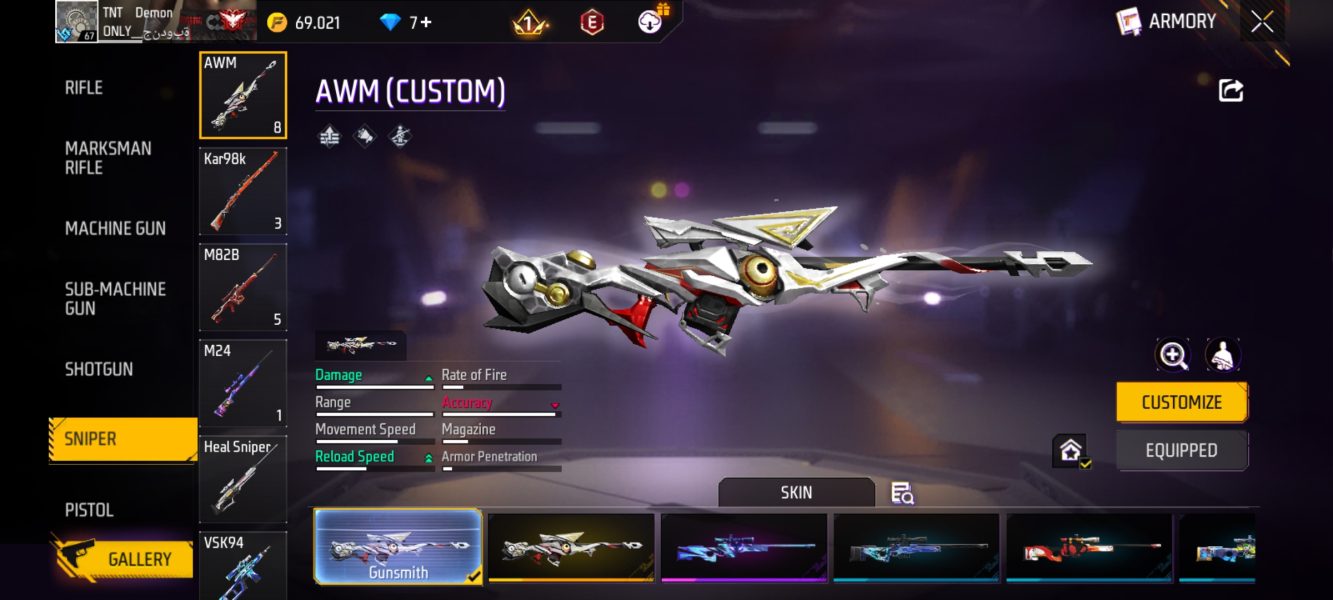
Task: Click the Equipped button
Action: coord(1181,450)
